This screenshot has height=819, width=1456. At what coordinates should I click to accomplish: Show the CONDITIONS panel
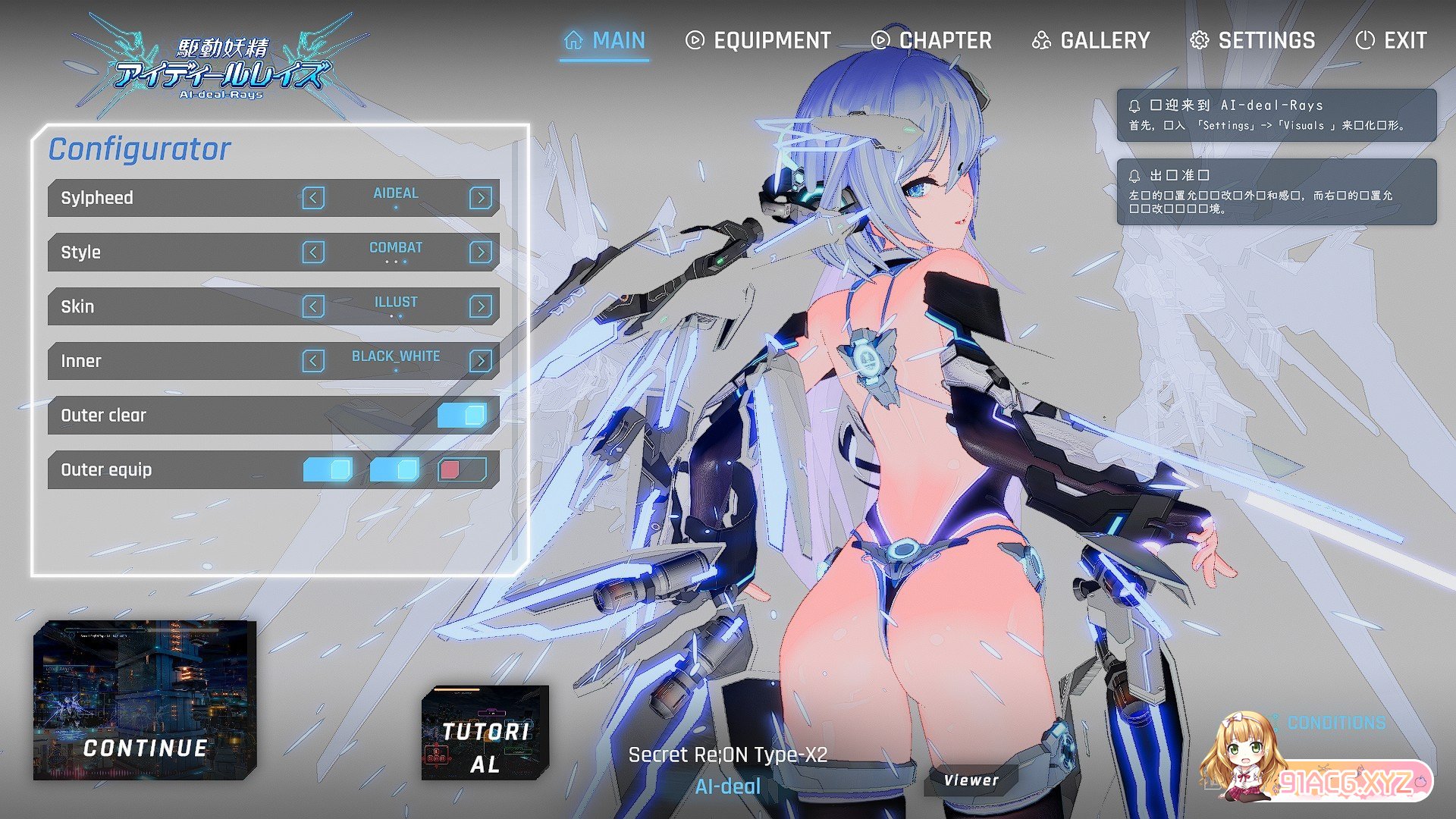[1335, 723]
